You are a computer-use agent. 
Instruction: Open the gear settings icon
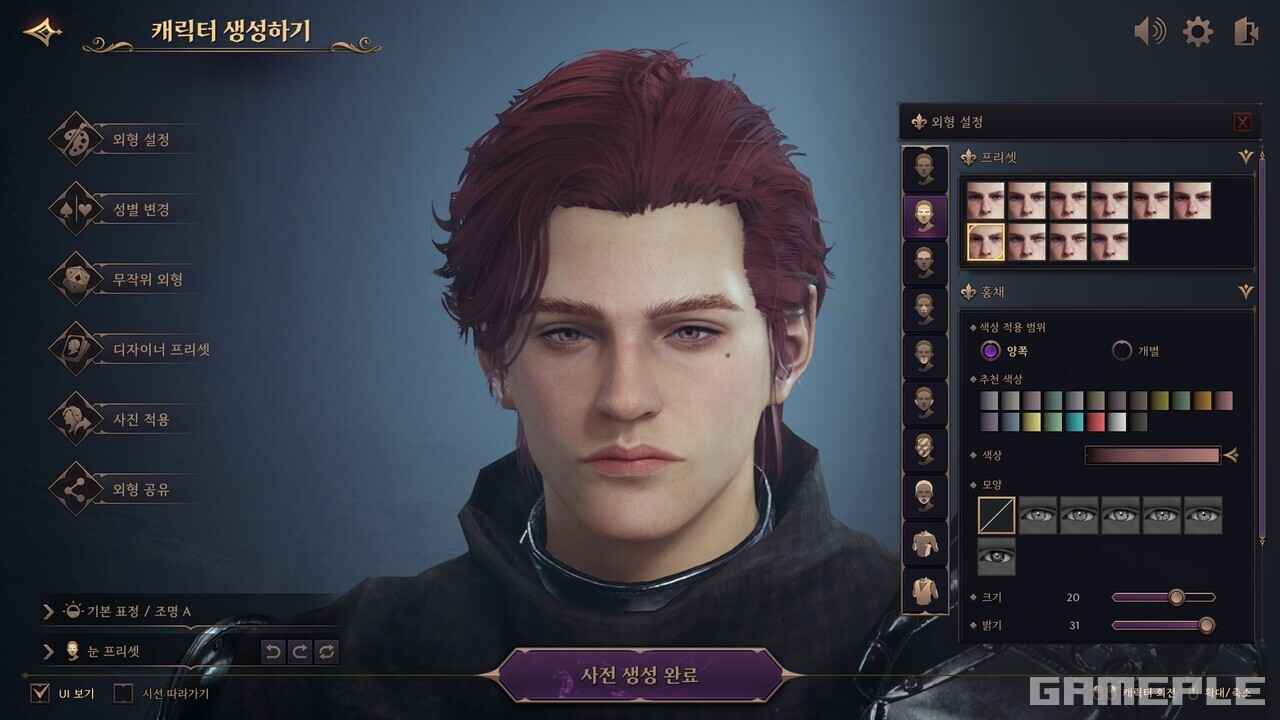coord(1197,32)
